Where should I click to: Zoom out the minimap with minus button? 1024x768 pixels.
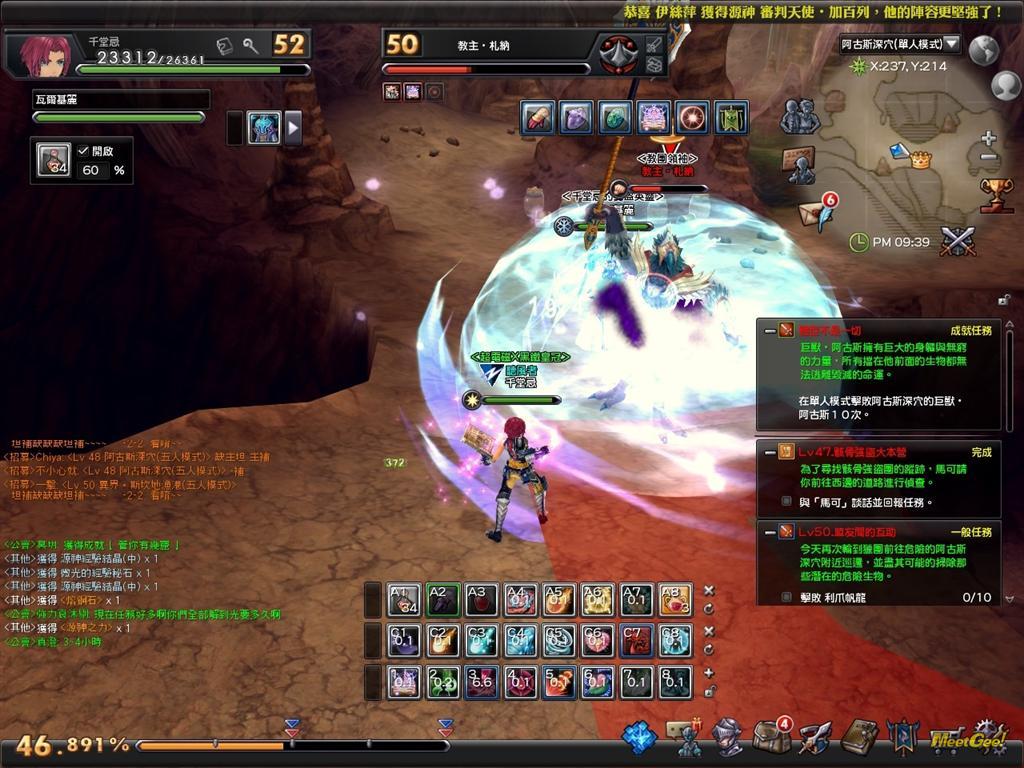[988, 157]
